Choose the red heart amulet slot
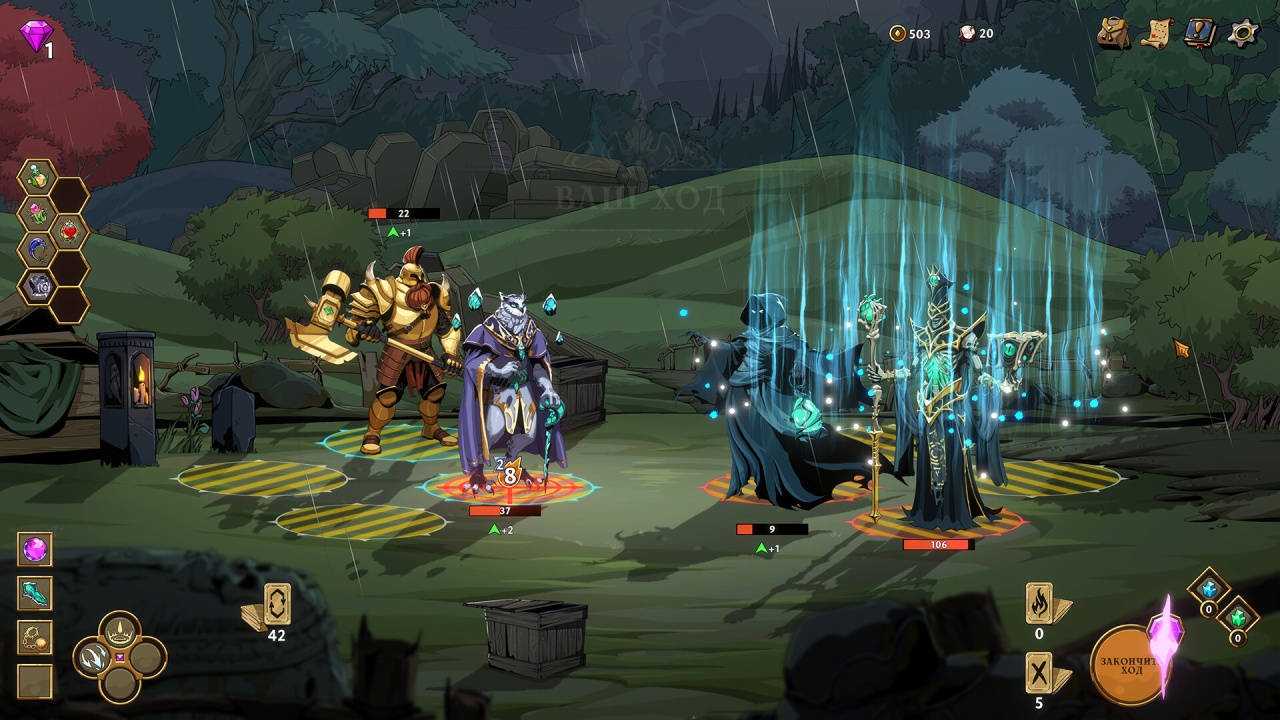The width and height of the screenshot is (1280, 720). 69,232
